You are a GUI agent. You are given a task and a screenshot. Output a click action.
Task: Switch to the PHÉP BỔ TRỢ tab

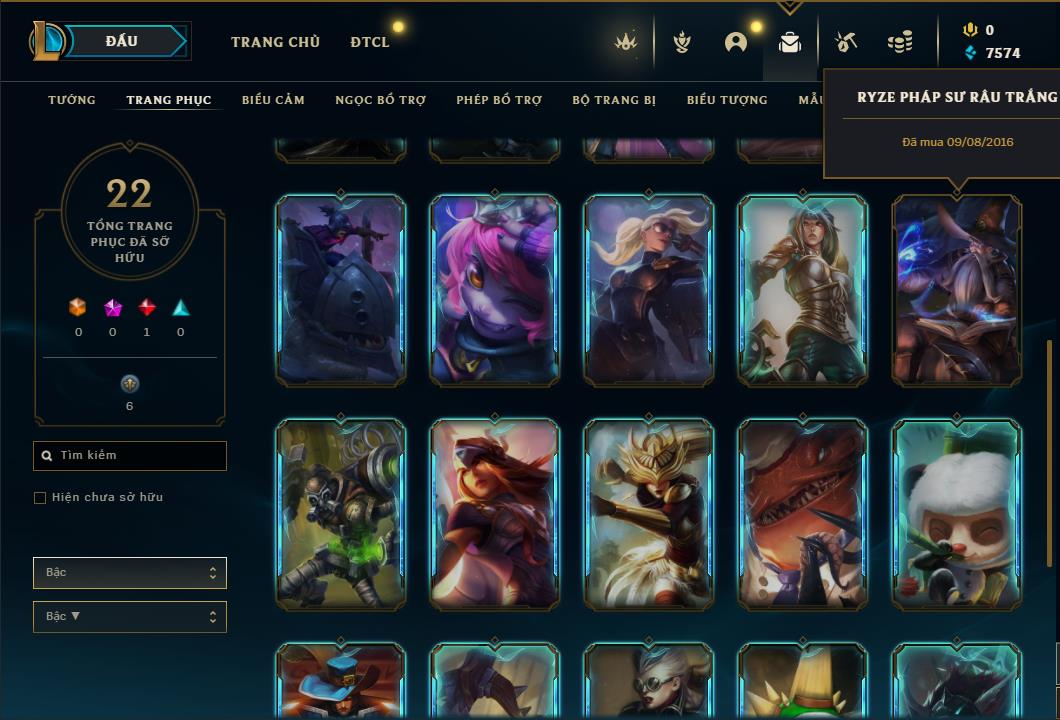tap(499, 100)
